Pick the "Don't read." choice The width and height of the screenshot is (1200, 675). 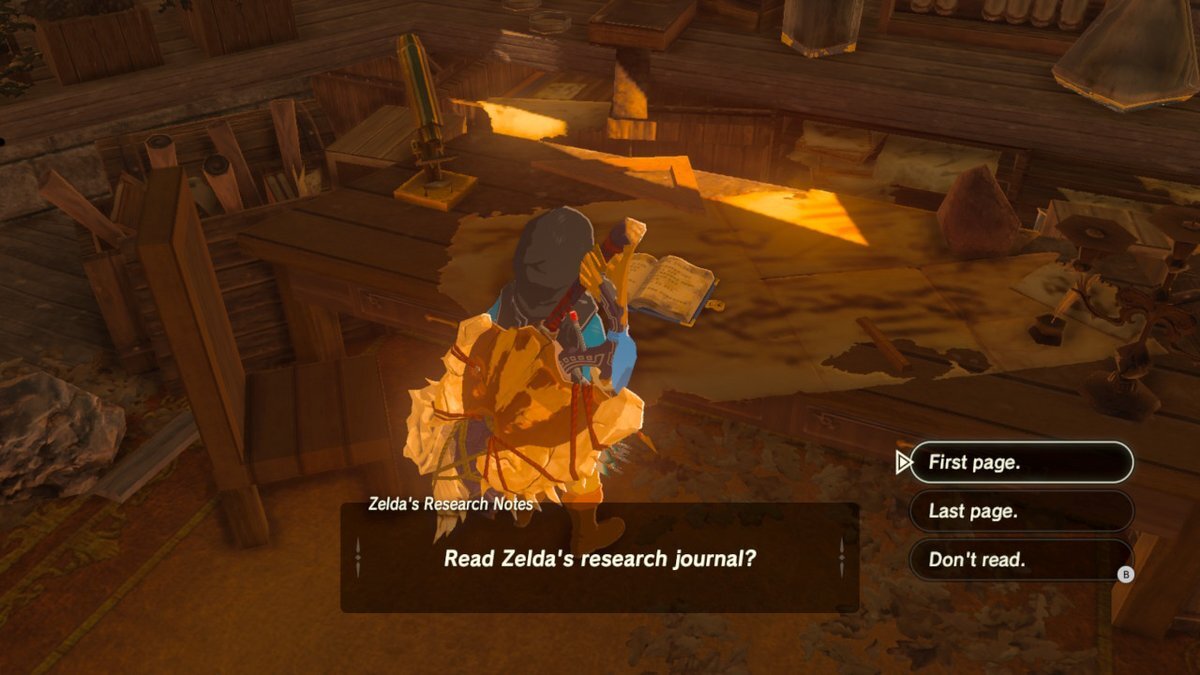click(x=1020, y=560)
